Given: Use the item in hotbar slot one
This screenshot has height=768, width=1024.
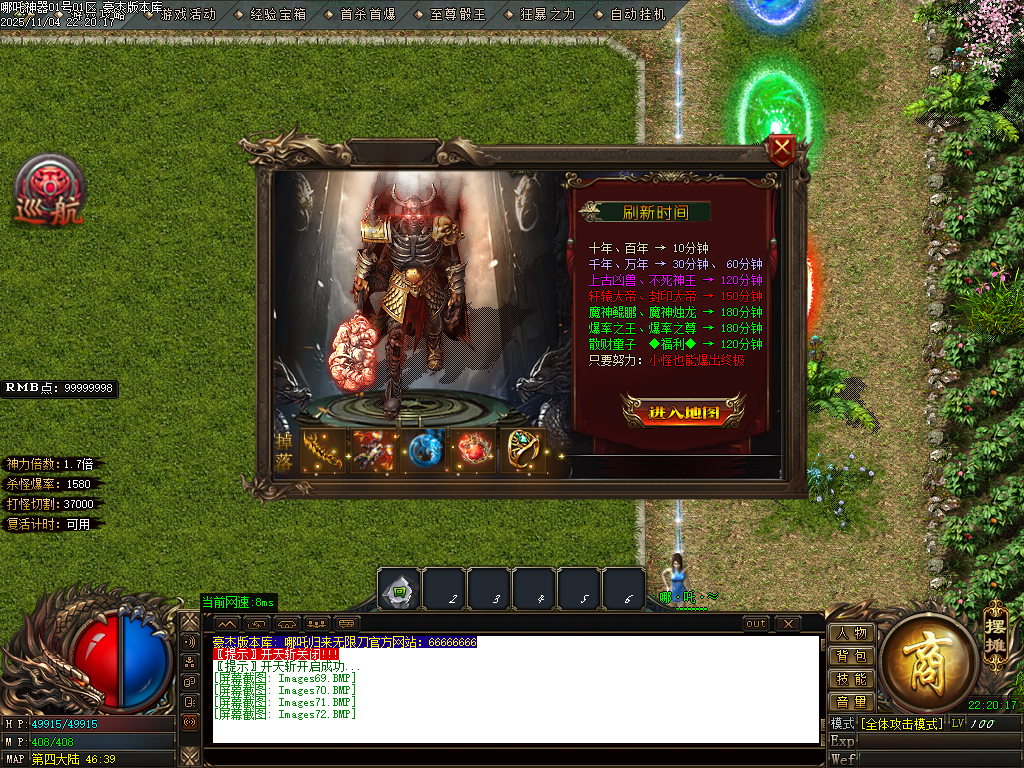Looking at the screenshot, I should [399, 590].
